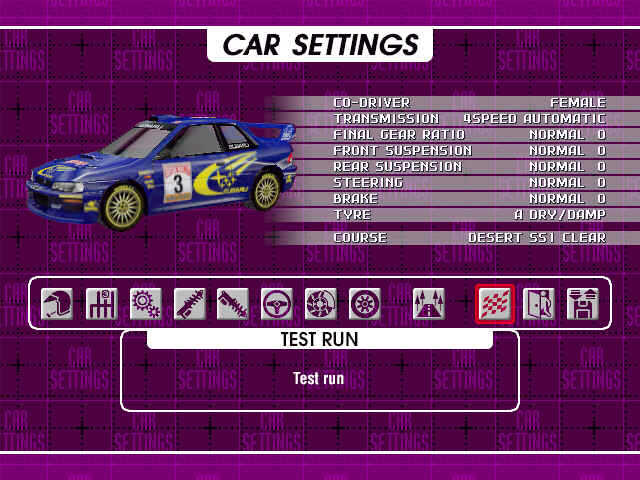Open the rear suspension setting icon
Image resolution: width=640 pixels, height=480 pixels.
pyautogui.click(x=233, y=303)
